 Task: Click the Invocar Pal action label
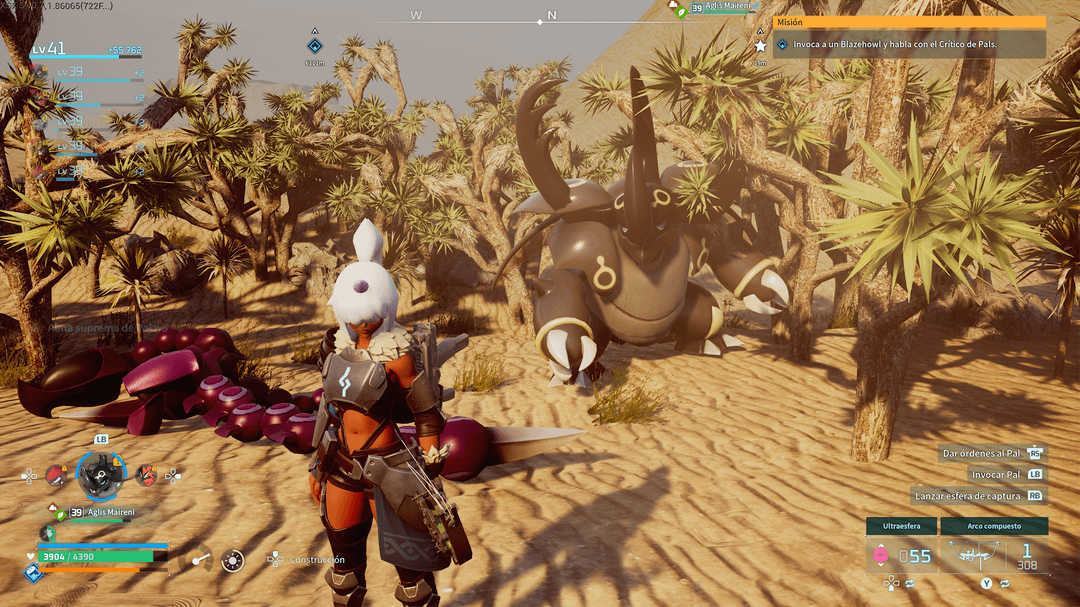[995, 475]
